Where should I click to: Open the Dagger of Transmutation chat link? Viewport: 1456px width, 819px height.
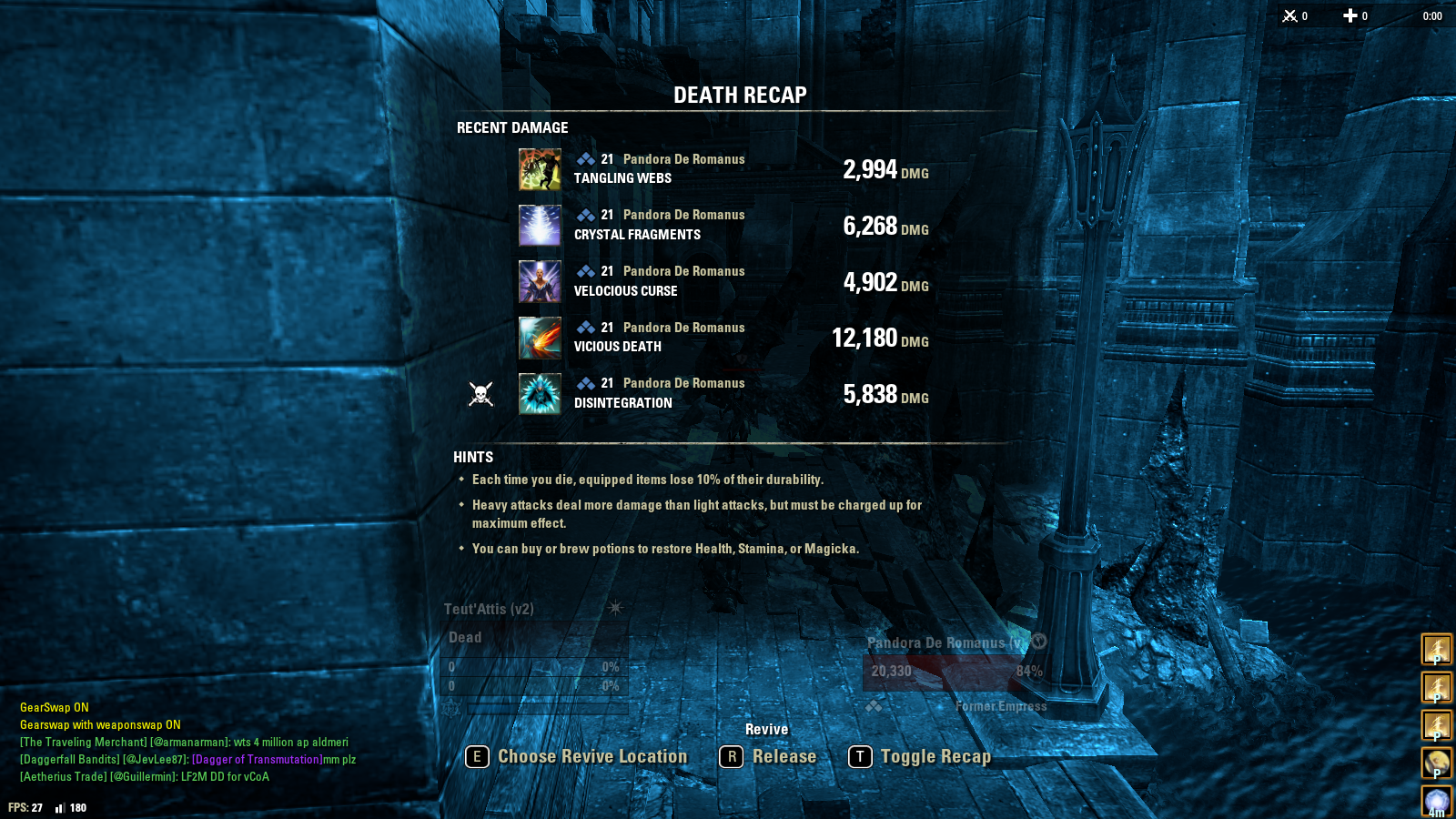coord(257,760)
